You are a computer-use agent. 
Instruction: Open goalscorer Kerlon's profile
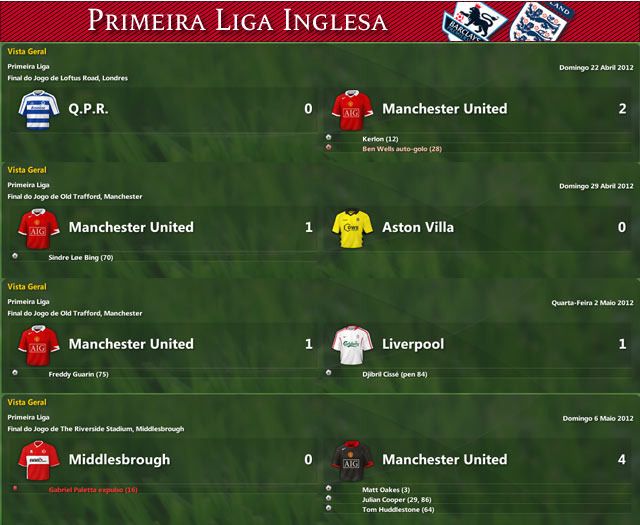pyautogui.click(x=380, y=138)
